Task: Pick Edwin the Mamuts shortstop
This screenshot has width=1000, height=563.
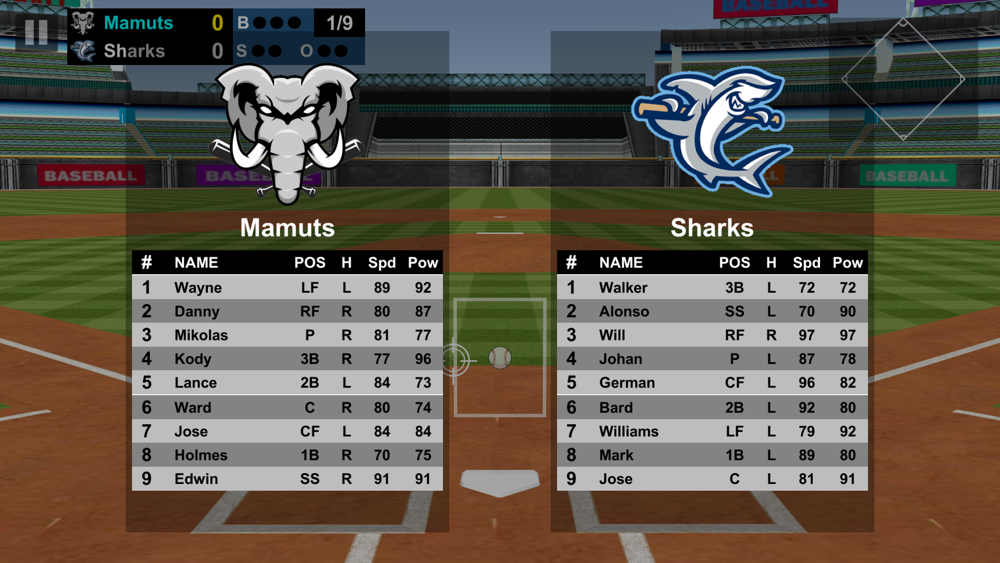Action: 287,479
